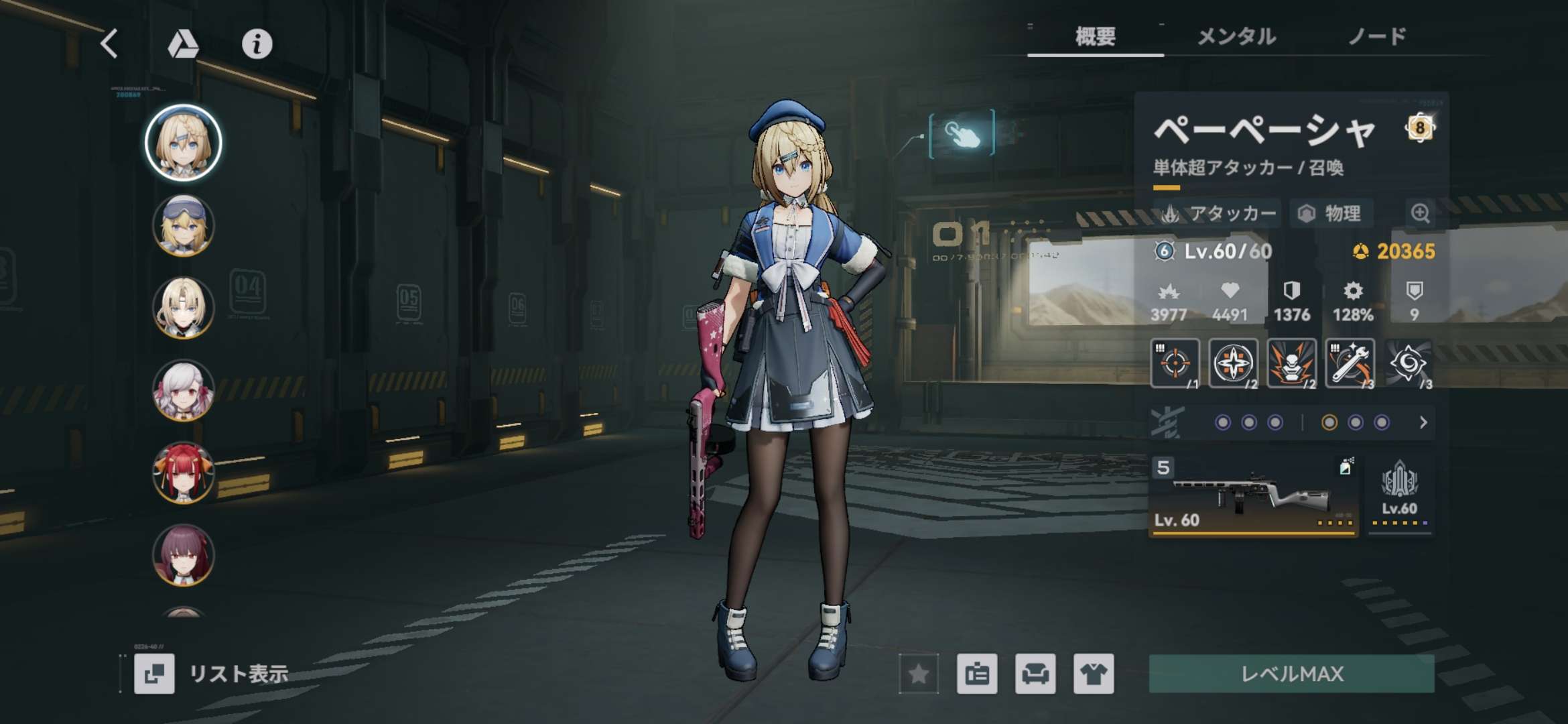The width and height of the screenshot is (1568, 724).
Task: Click the レベルMAX button
Action: (1291, 673)
